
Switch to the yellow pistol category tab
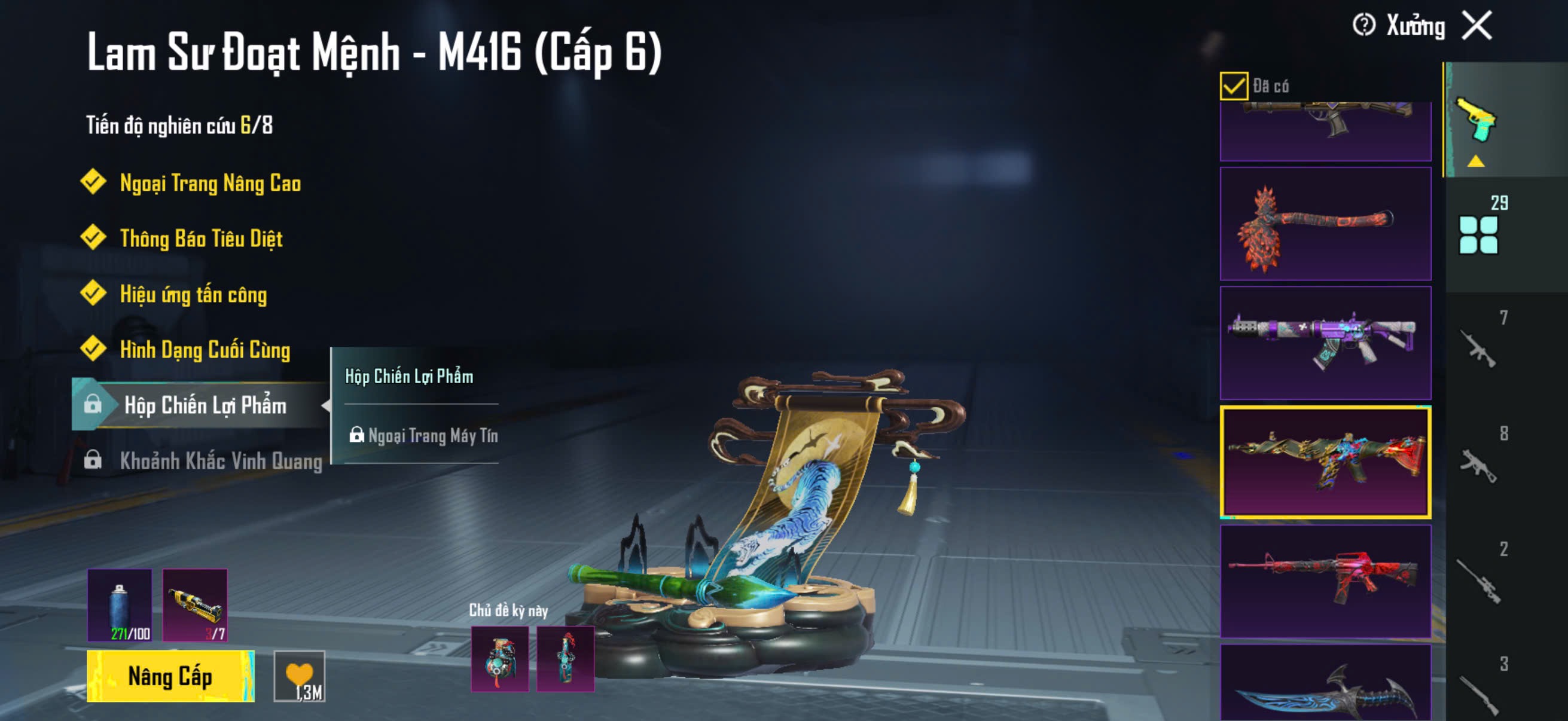pyautogui.click(x=1475, y=121)
